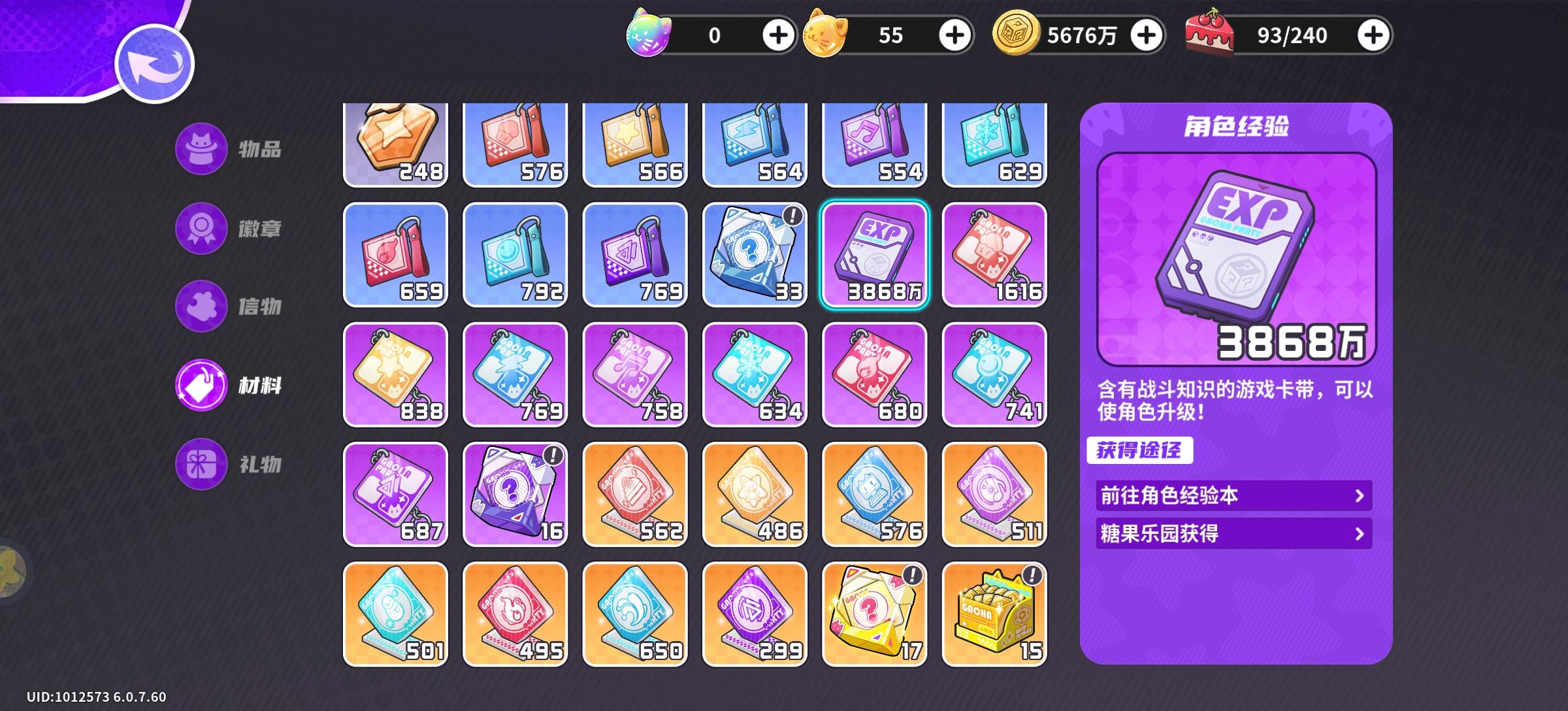Image resolution: width=1568 pixels, height=711 pixels.
Task: Select the EXP cassette item showing 3868万
Action: [875, 255]
